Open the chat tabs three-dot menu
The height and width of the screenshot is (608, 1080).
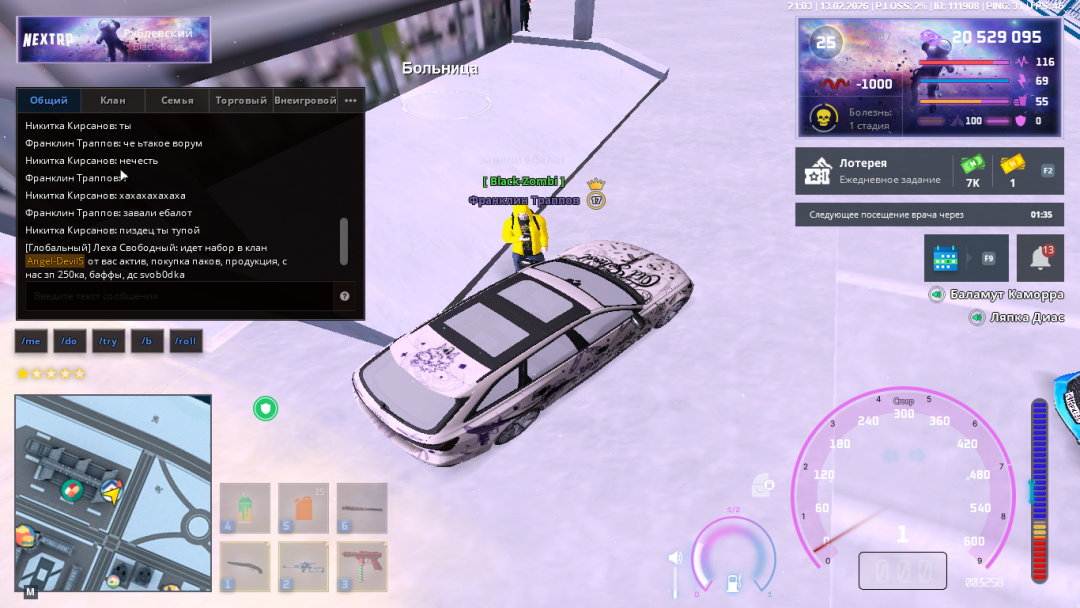coord(351,100)
